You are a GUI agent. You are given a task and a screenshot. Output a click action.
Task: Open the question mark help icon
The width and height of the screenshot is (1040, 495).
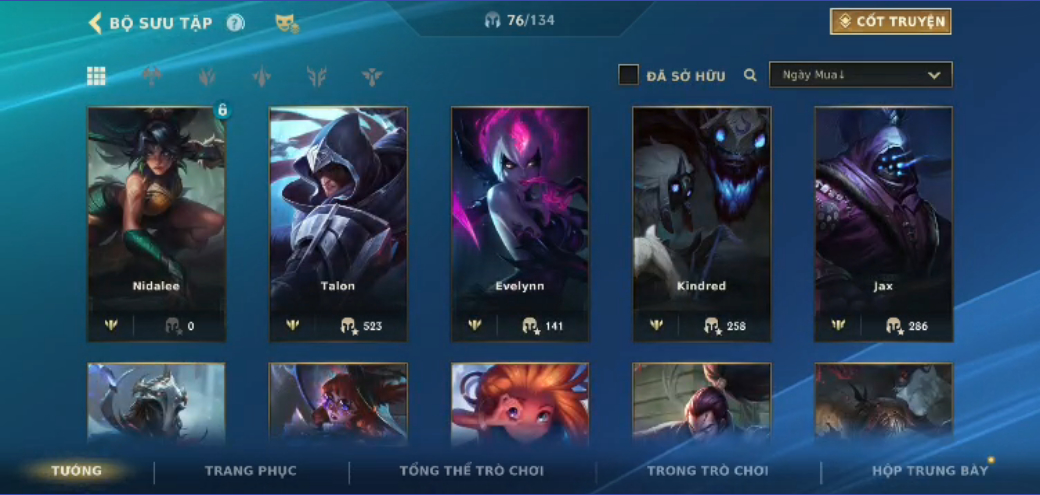235,23
